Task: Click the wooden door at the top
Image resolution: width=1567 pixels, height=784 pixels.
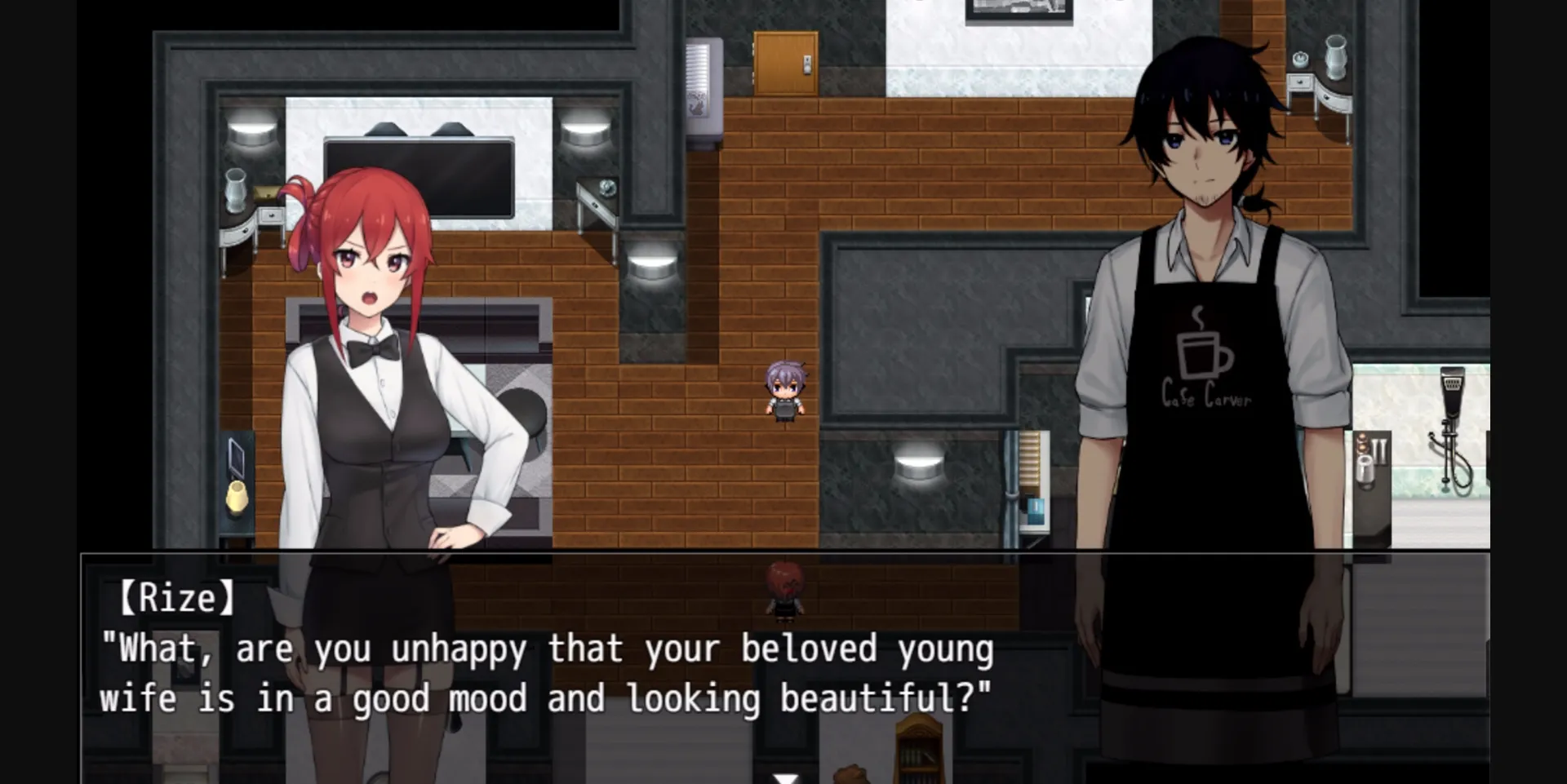Action: (788, 61)
